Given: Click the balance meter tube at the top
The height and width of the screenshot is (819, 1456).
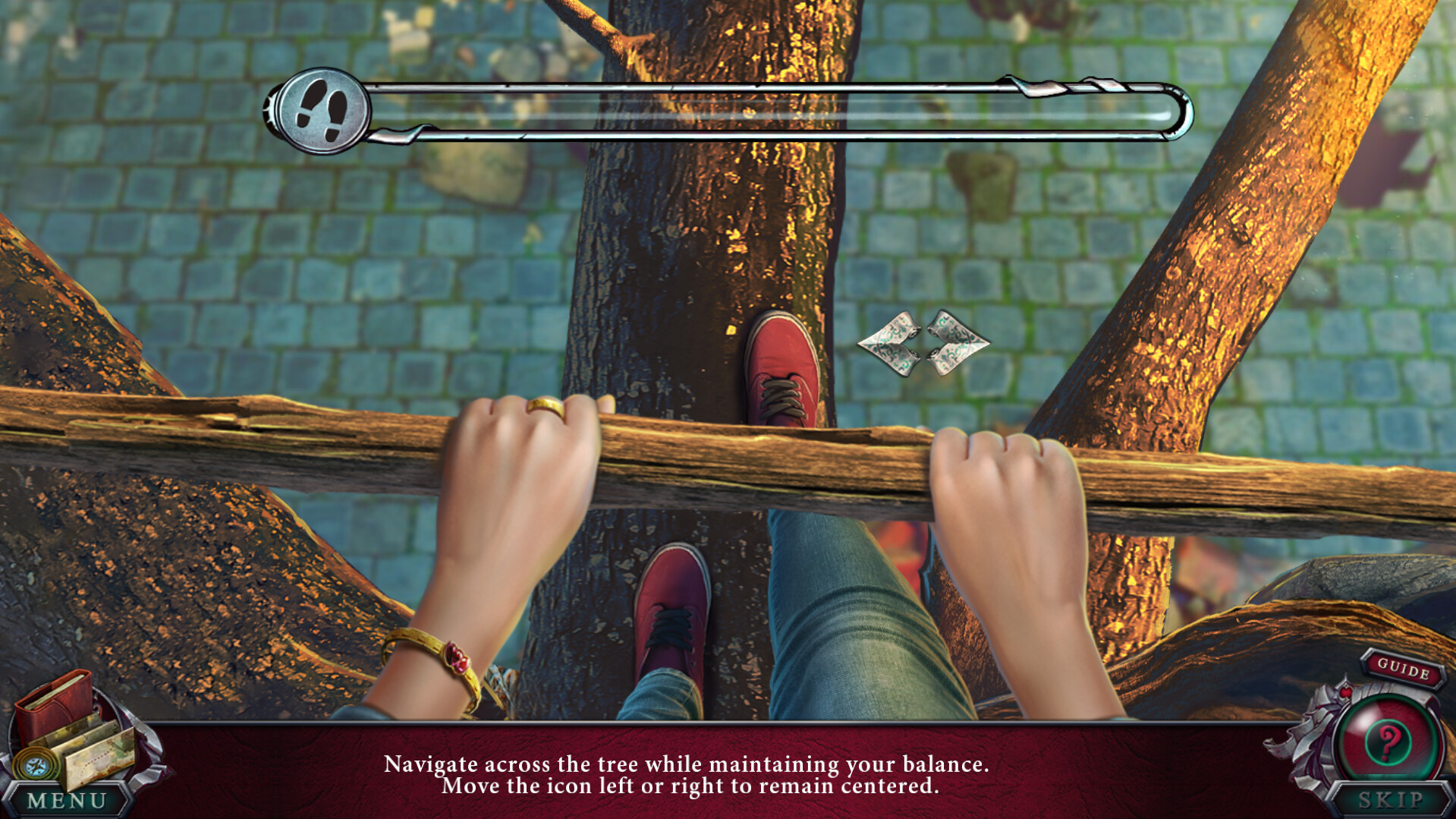Looking at the screenshot, I should pyautogui.click(x=759, y=110).
